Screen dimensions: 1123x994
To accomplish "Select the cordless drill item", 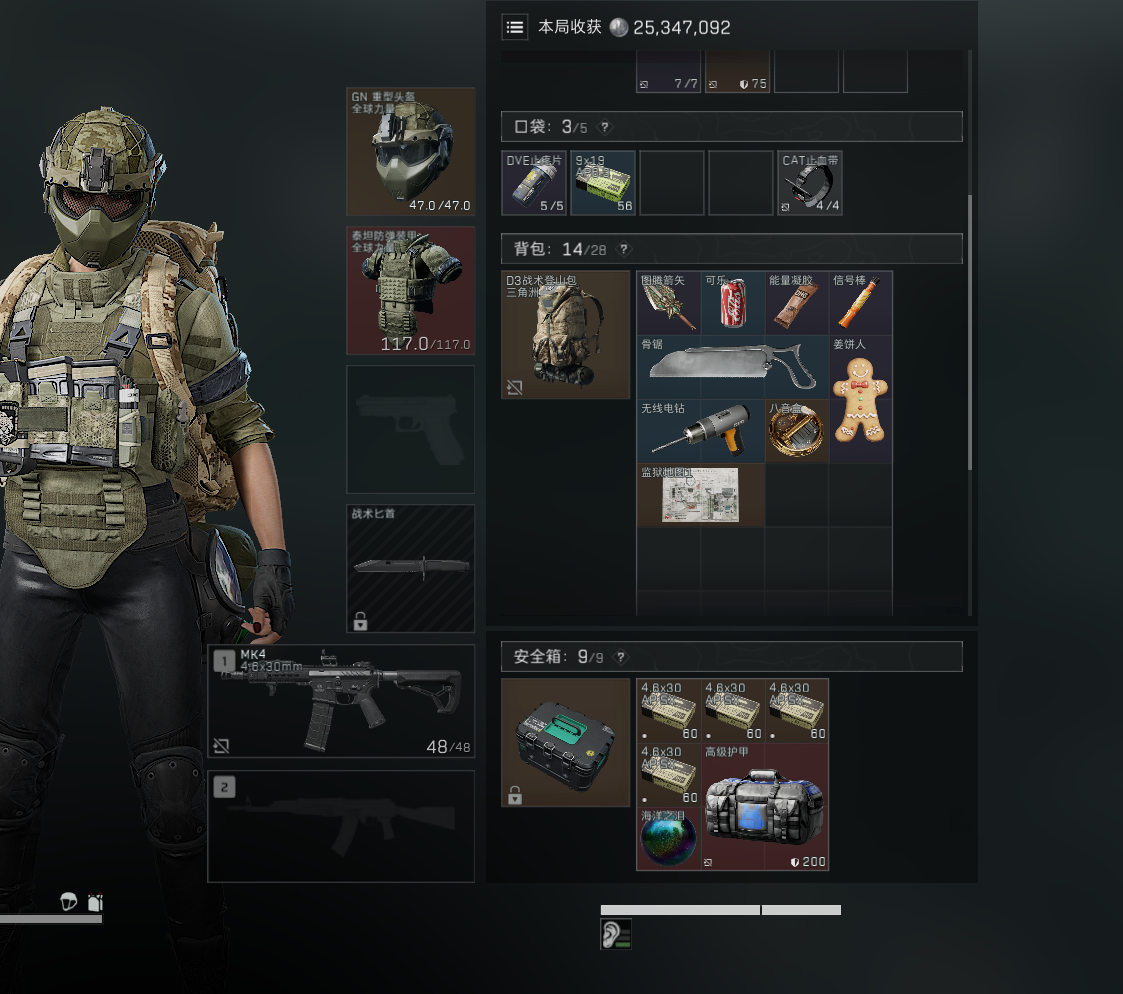I will coord(700,431).
